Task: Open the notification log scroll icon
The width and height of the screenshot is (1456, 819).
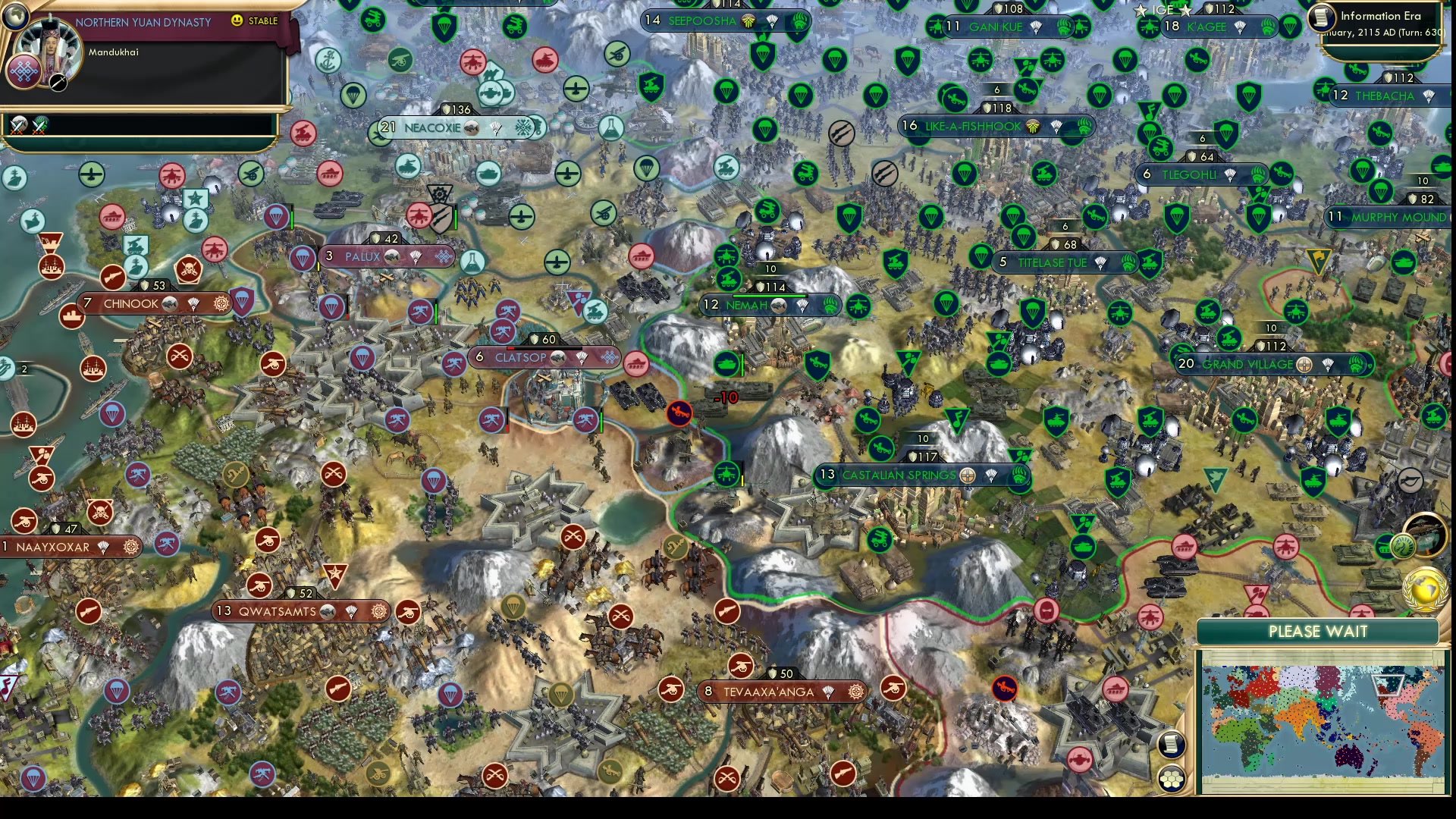Action: [x=1171, y=745]
